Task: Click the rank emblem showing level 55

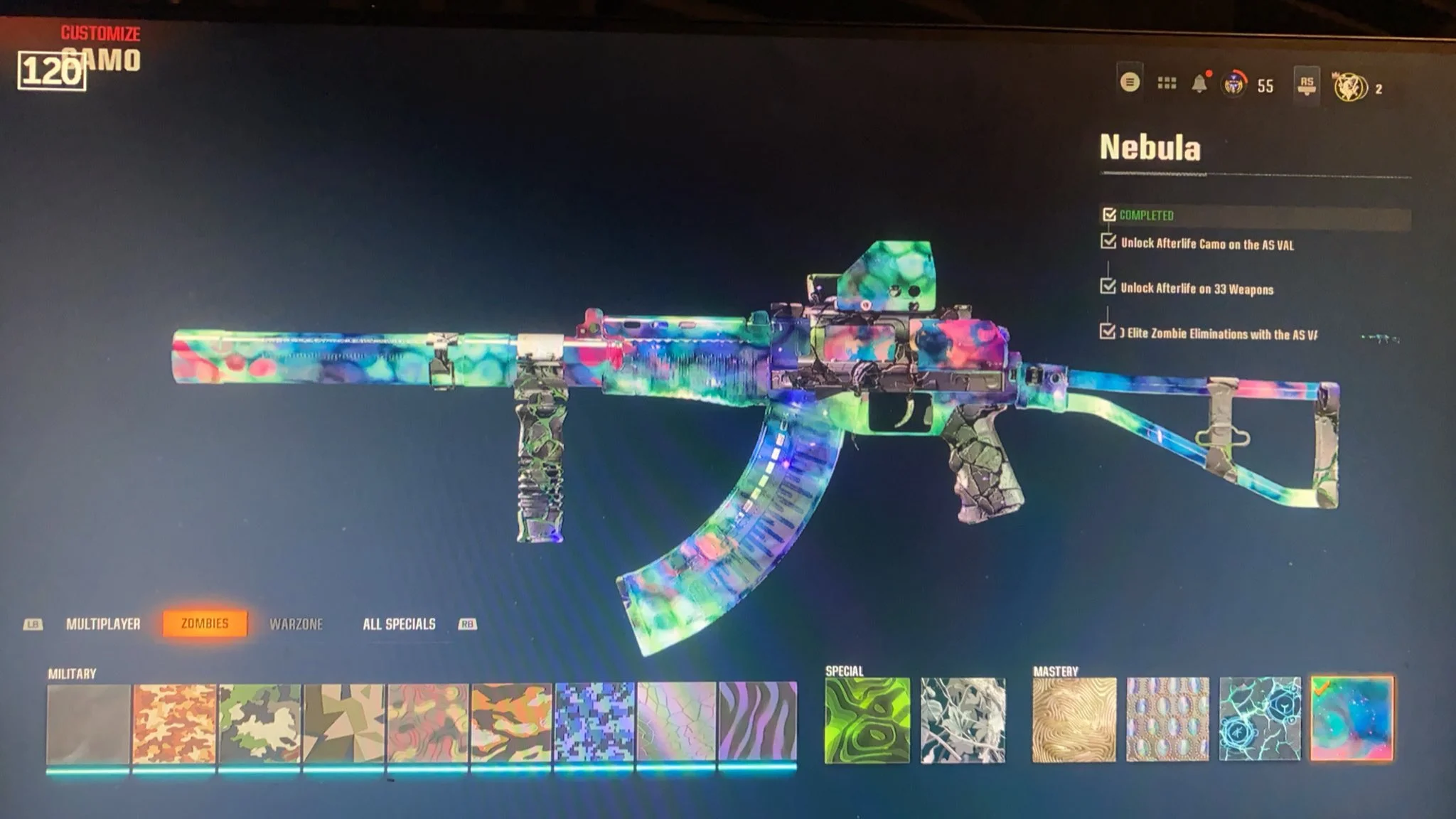Action: pyautogui.click(x=1236, y=84)
